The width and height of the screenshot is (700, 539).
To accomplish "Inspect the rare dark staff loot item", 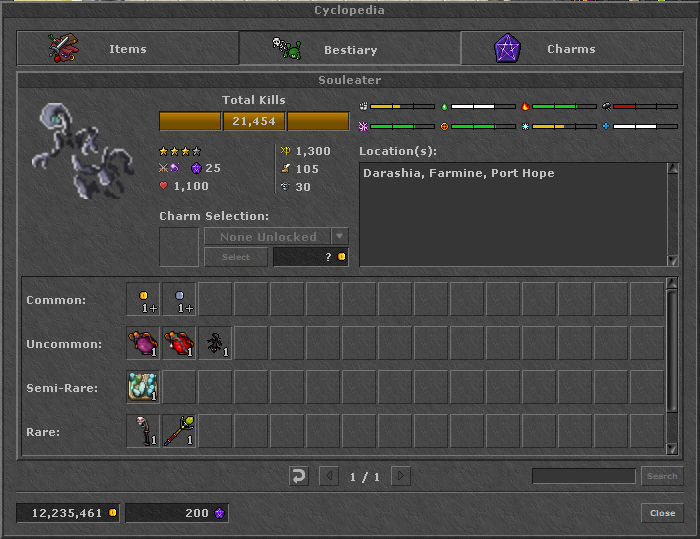I will click(x=143, y=431).
